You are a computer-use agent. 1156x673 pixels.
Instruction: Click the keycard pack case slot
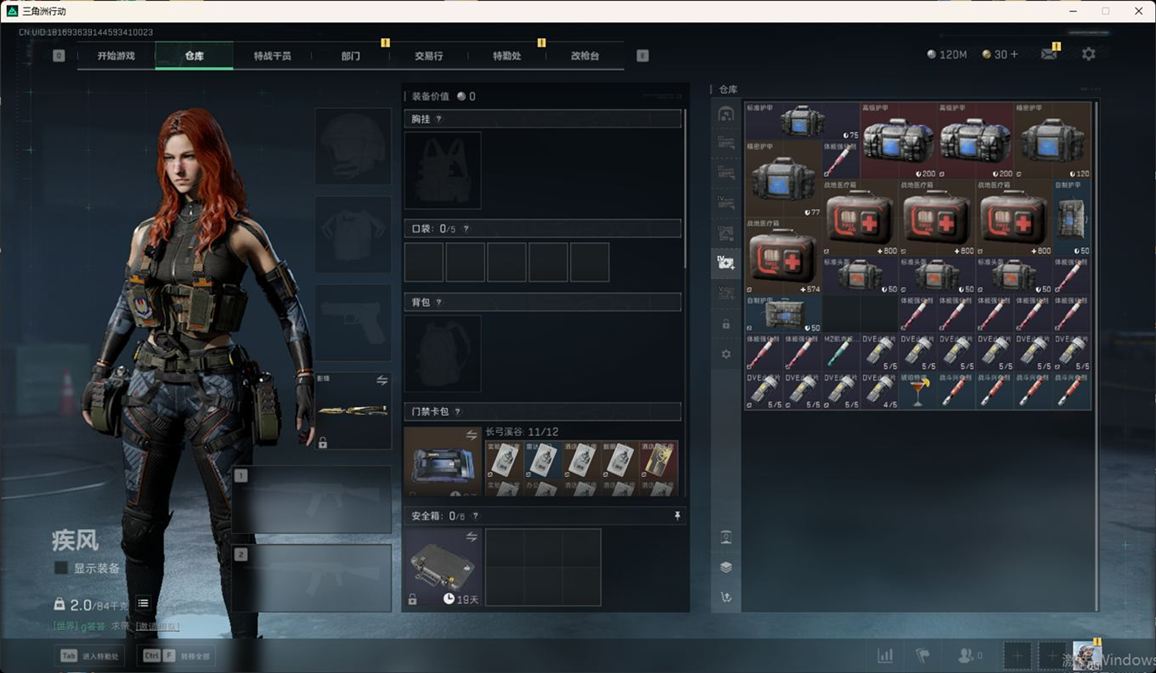pyautogui.click(x=443, y=461)
